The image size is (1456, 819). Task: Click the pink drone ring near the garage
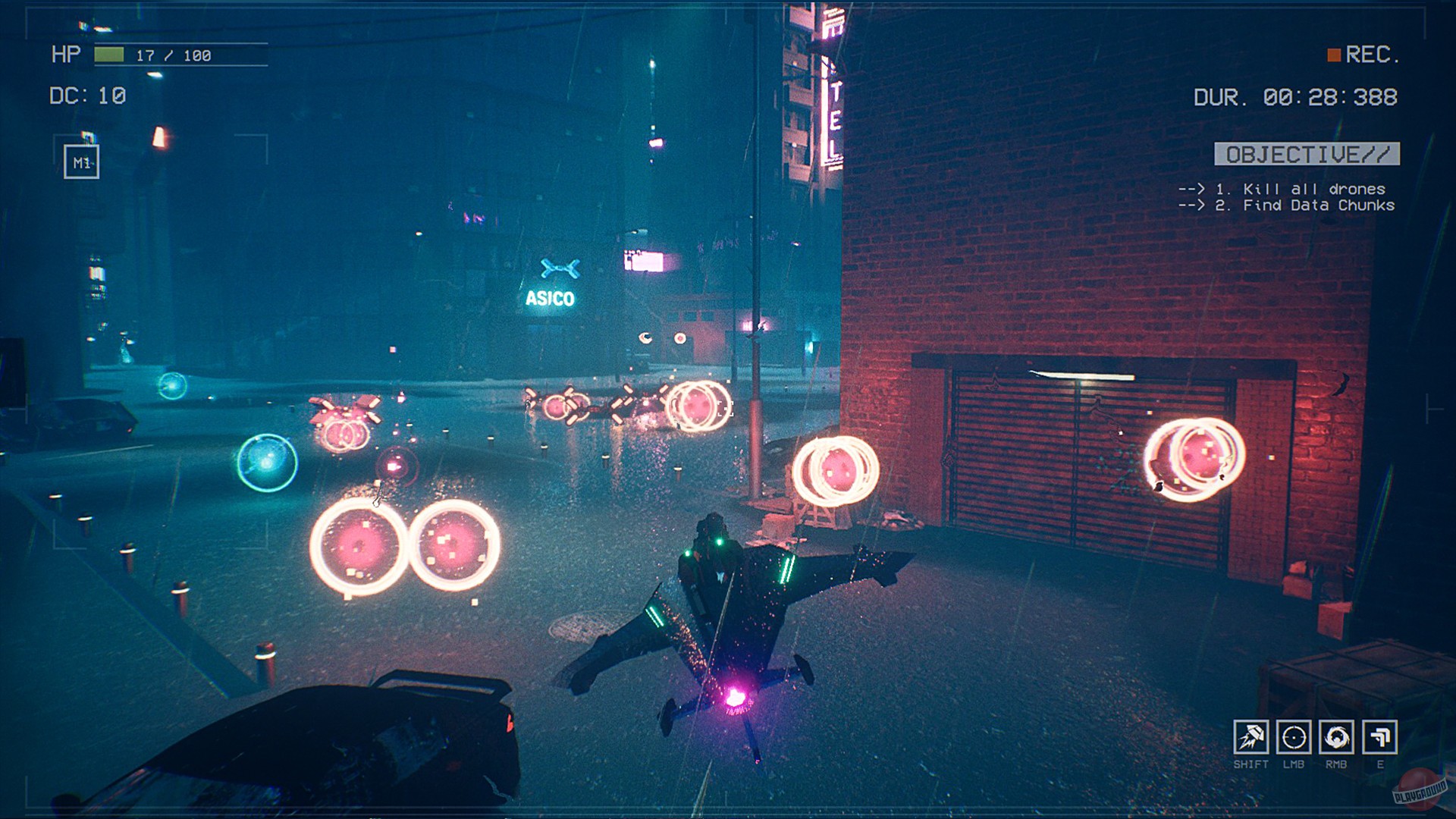[x=1191, y=455]
